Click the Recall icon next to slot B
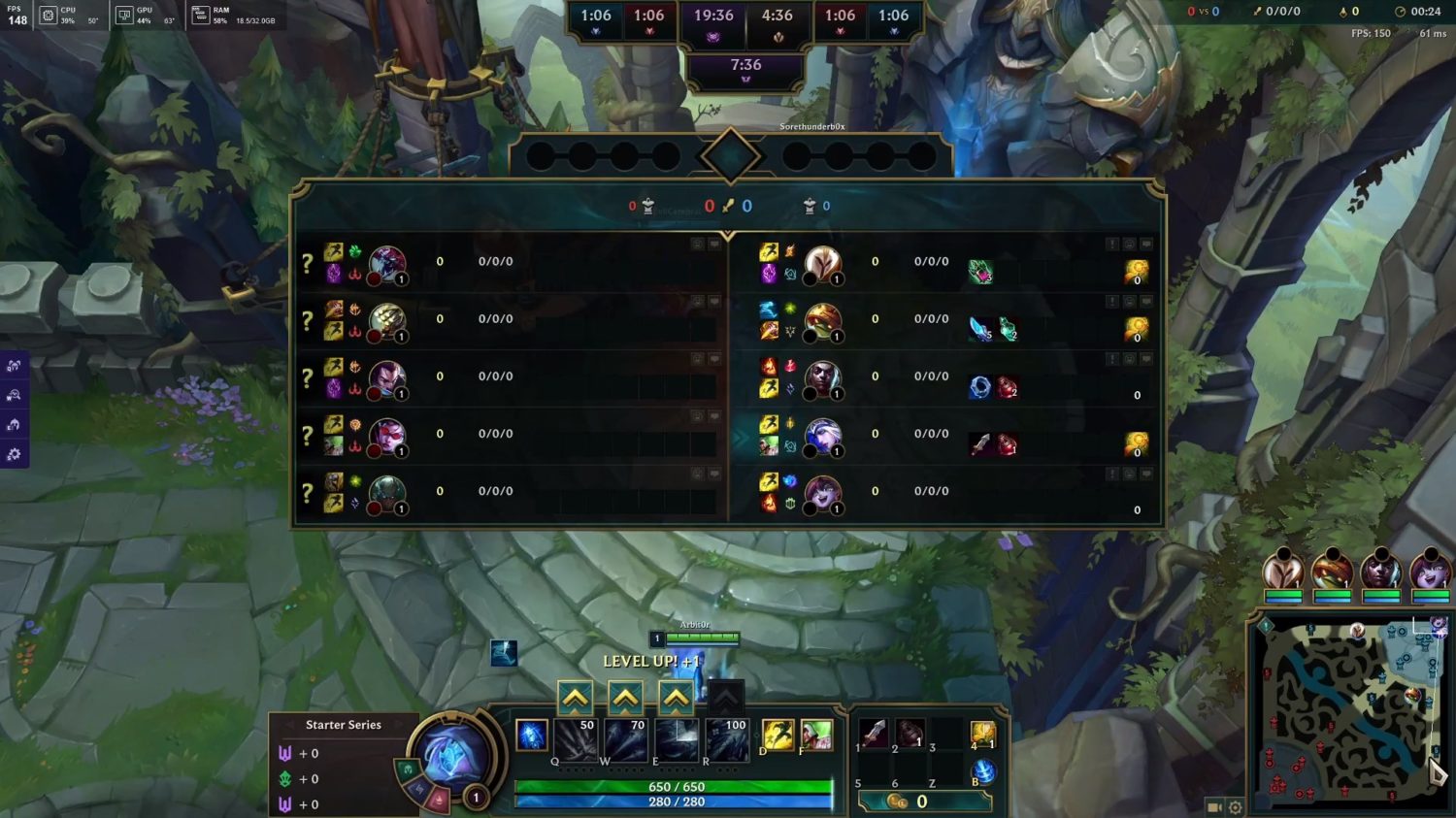The image size is (1456, 818). point(983,770)
